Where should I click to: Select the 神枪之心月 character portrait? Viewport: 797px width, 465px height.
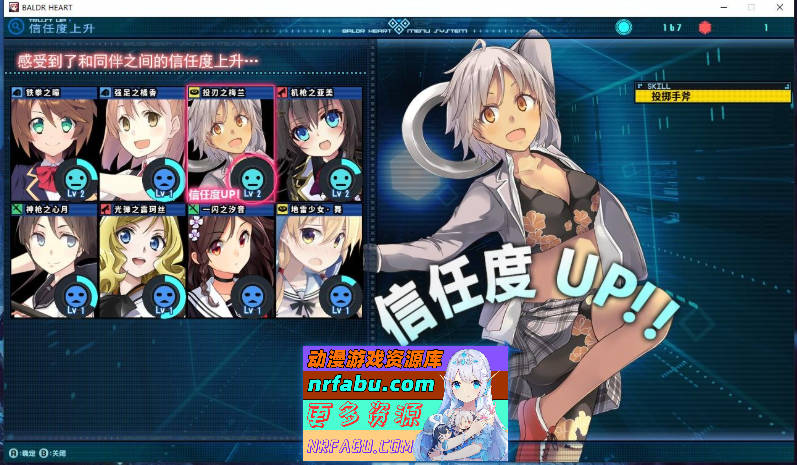click(54, 262)
